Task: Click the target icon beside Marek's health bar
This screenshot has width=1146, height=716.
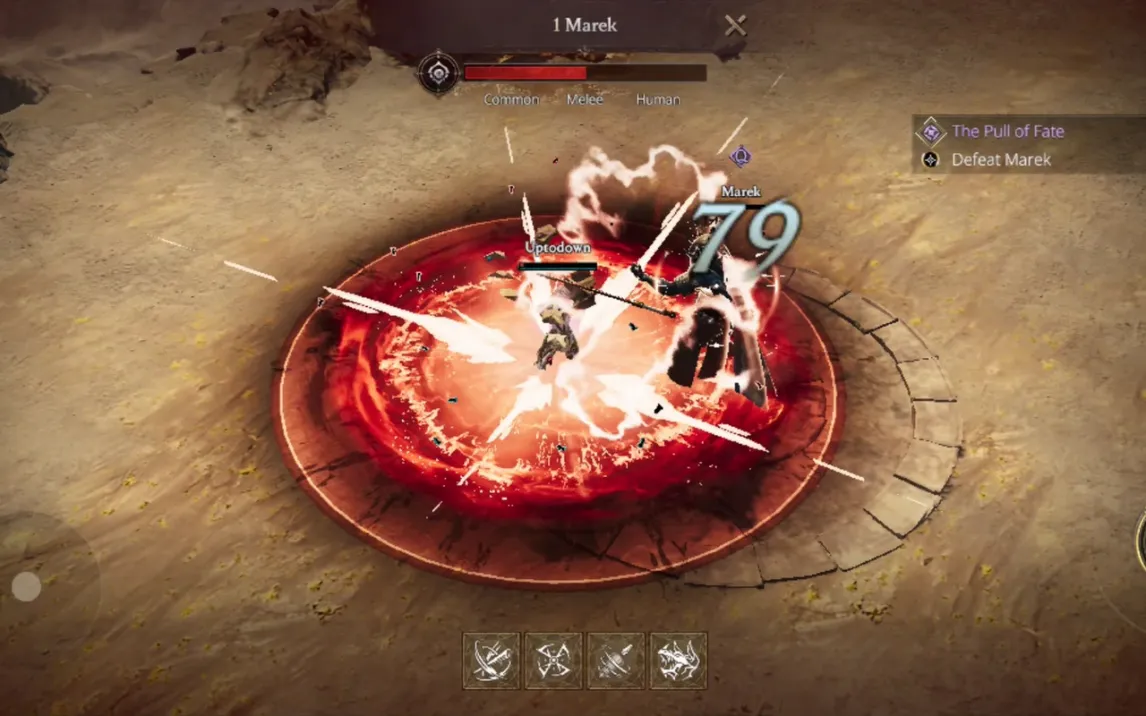Action: 438,73
